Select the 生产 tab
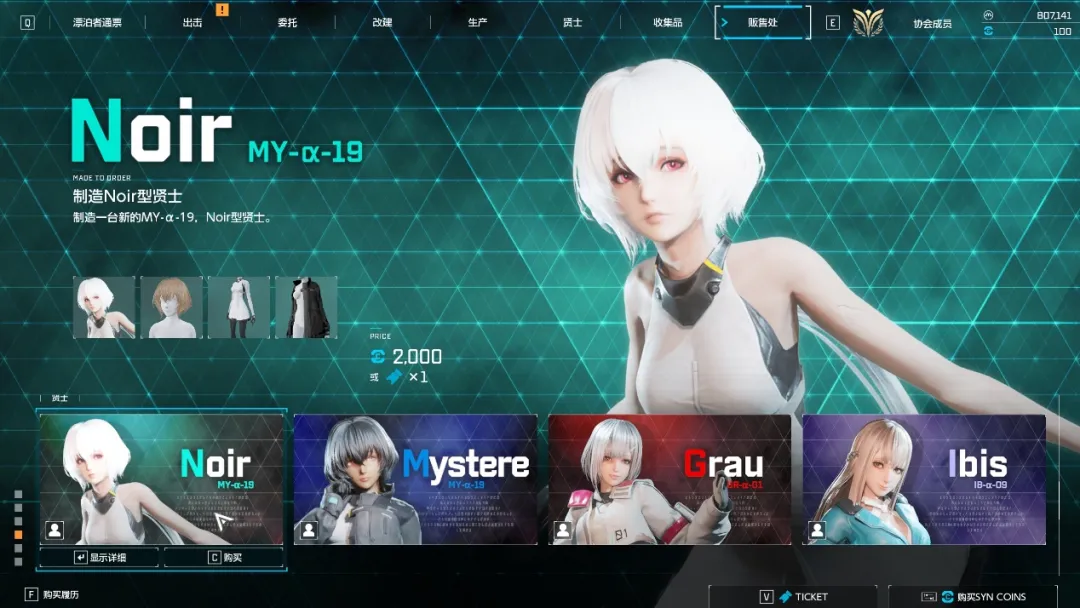Screen dimensions: 1080x608 477,22
